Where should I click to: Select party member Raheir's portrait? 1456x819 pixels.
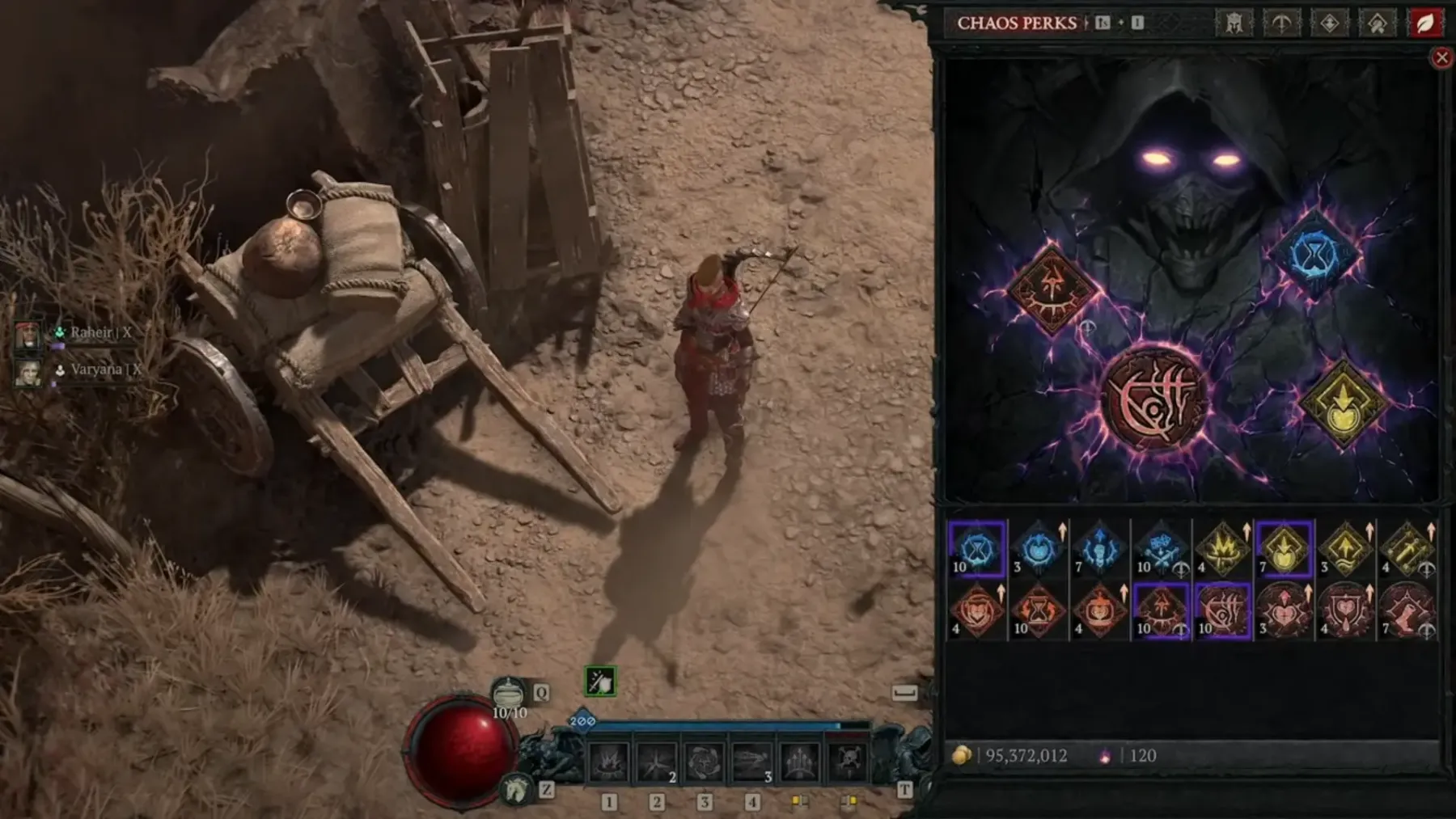[28, 334]
